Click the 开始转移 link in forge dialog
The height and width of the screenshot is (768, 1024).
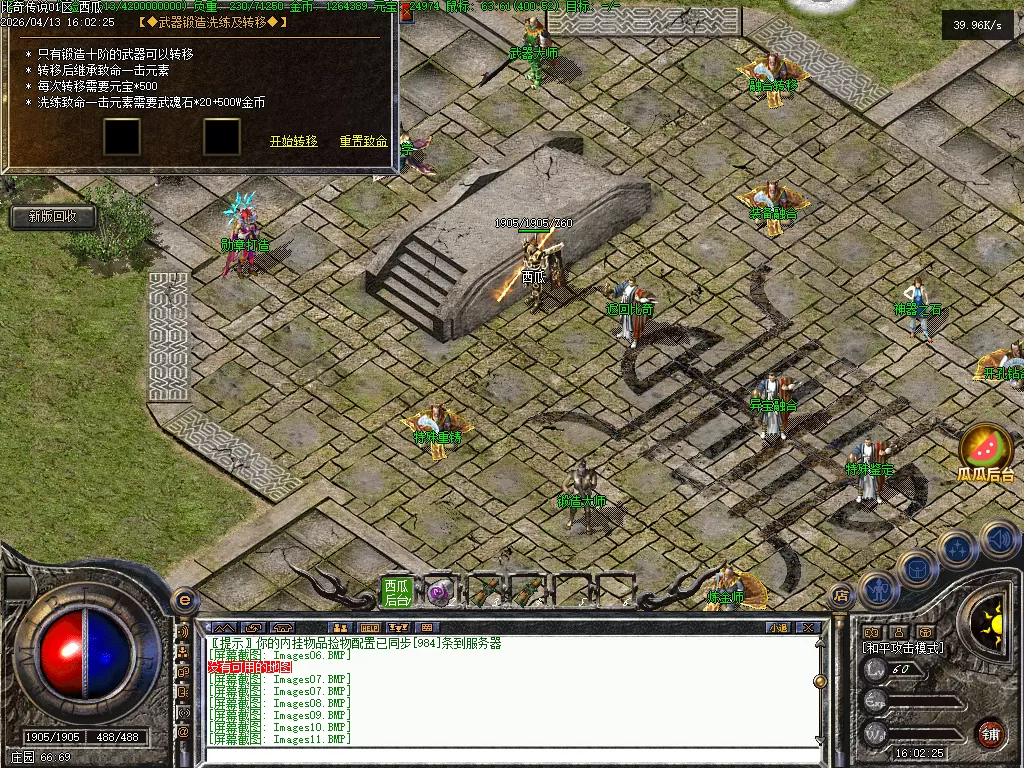point(293,142)
